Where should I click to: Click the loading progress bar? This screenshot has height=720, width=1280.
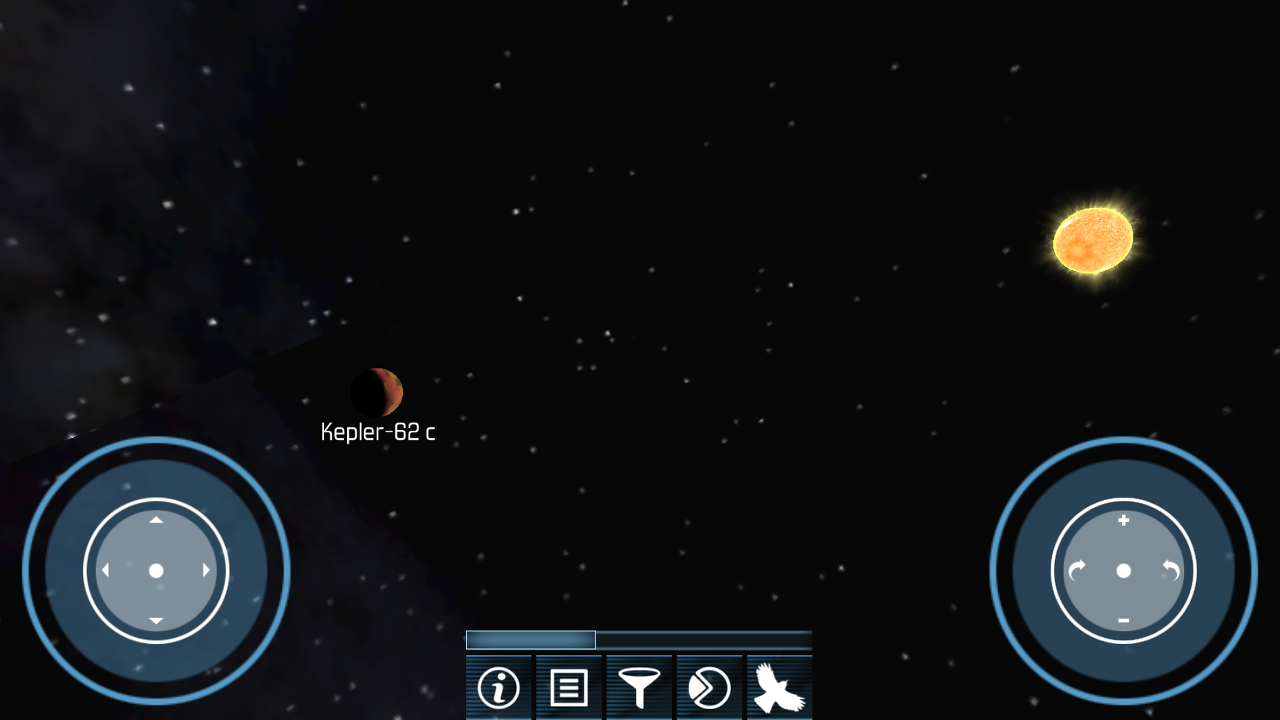pyautogui.click(x=638, y=639)
